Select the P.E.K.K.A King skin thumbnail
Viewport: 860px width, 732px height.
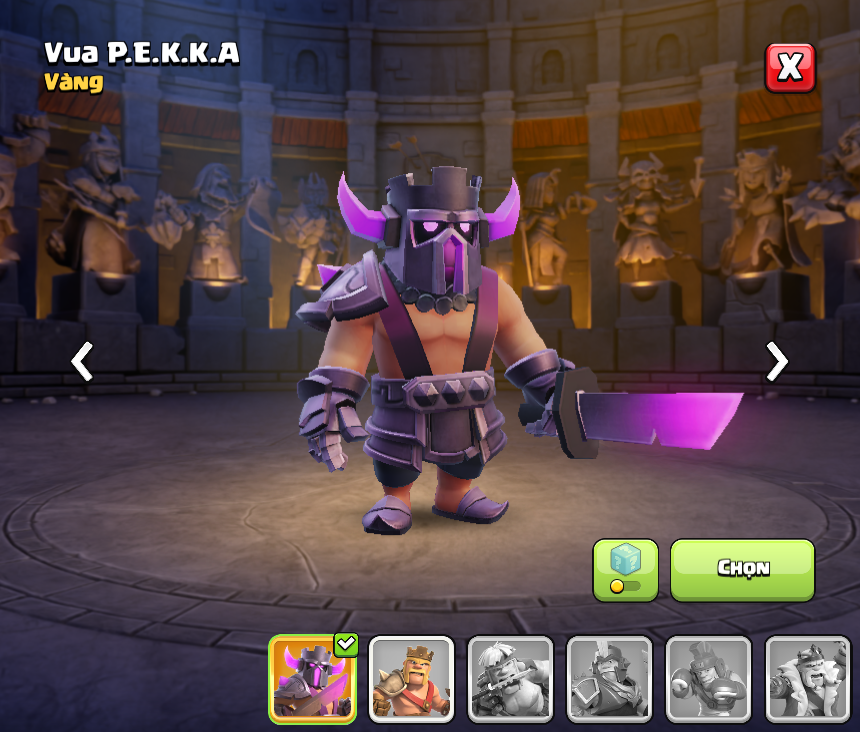[313, 679]
